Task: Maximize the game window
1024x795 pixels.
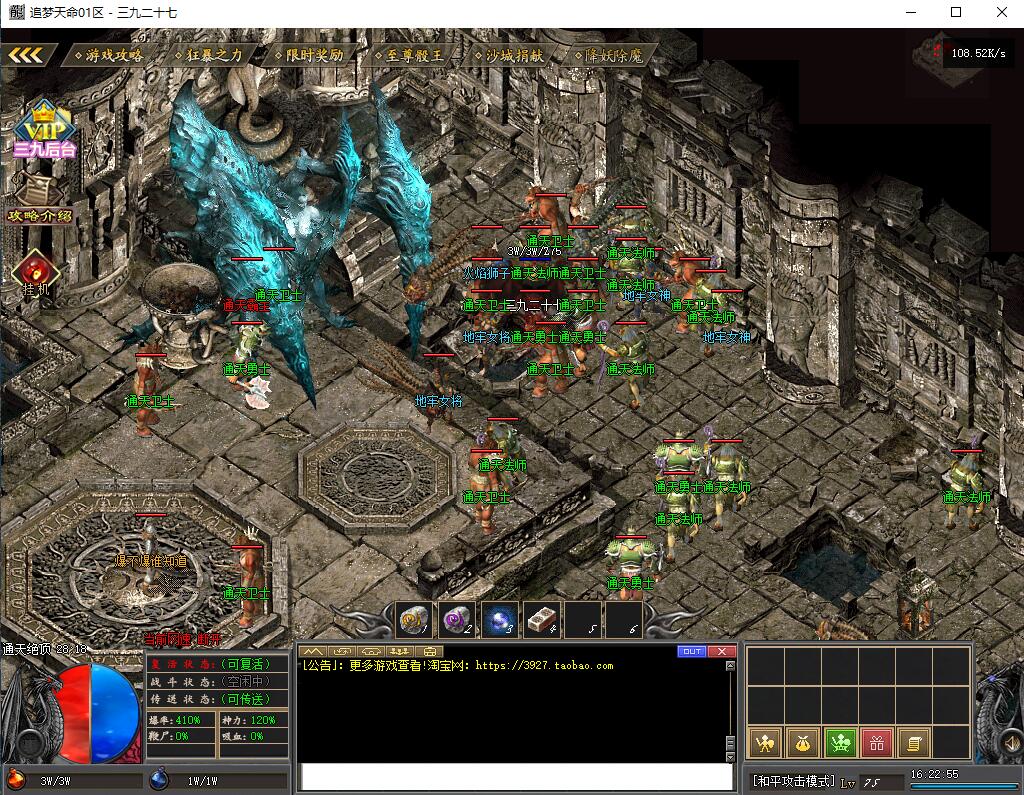Action: [x=956, y=12]
